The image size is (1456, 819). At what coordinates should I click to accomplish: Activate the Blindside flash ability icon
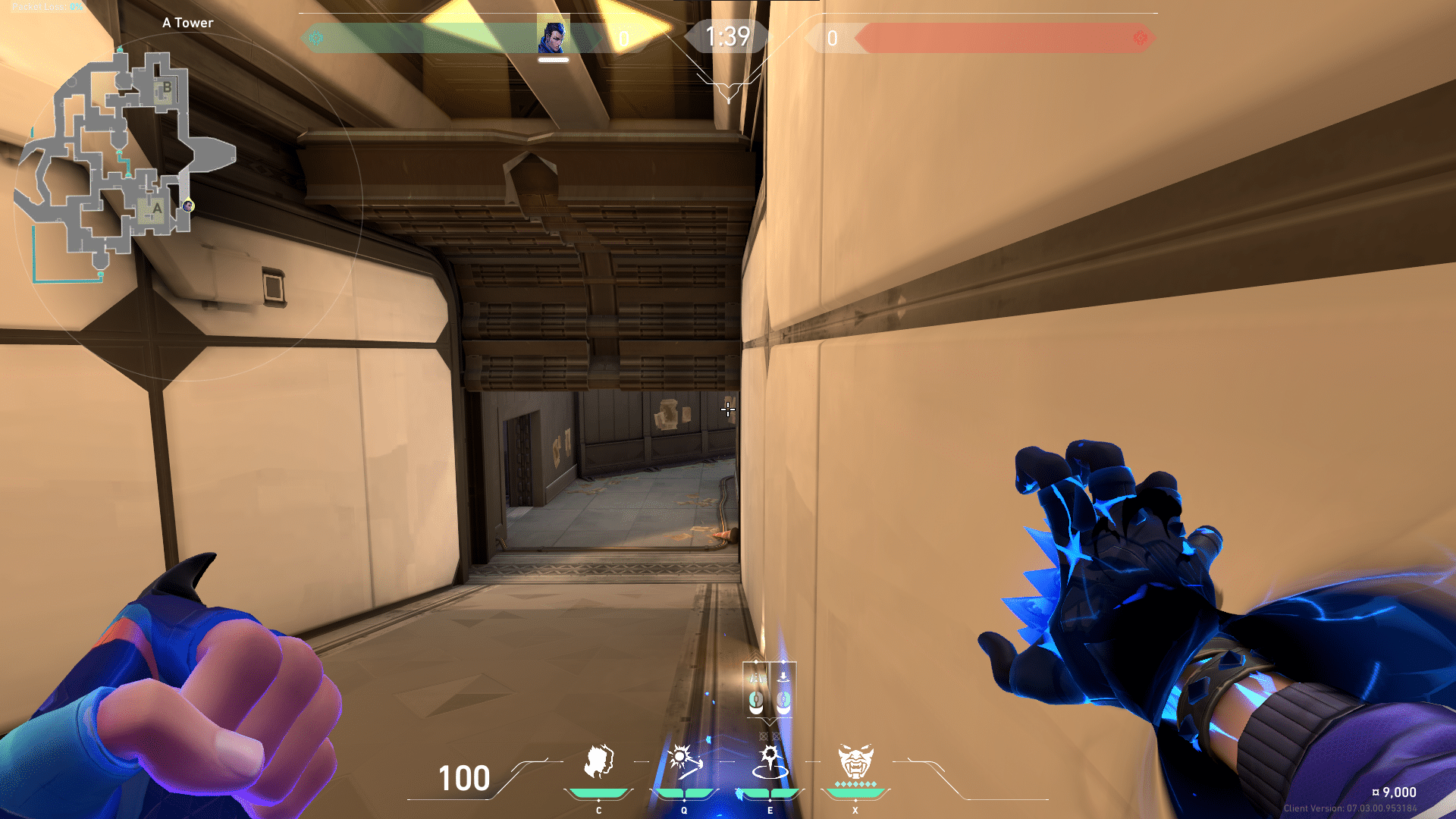(x=683, y=762)
